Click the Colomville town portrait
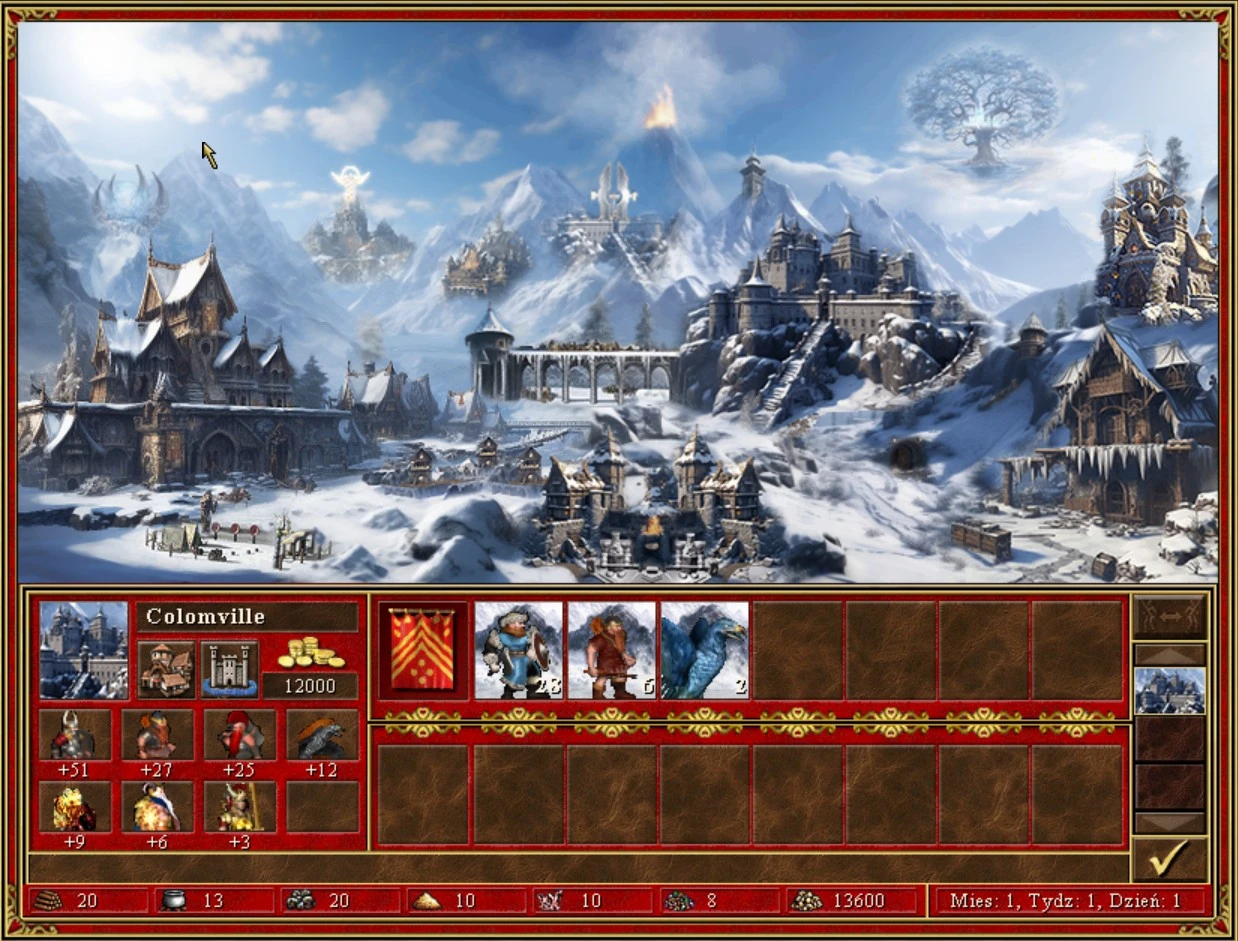Screen dimensions: 1238x941 (83, 649)
